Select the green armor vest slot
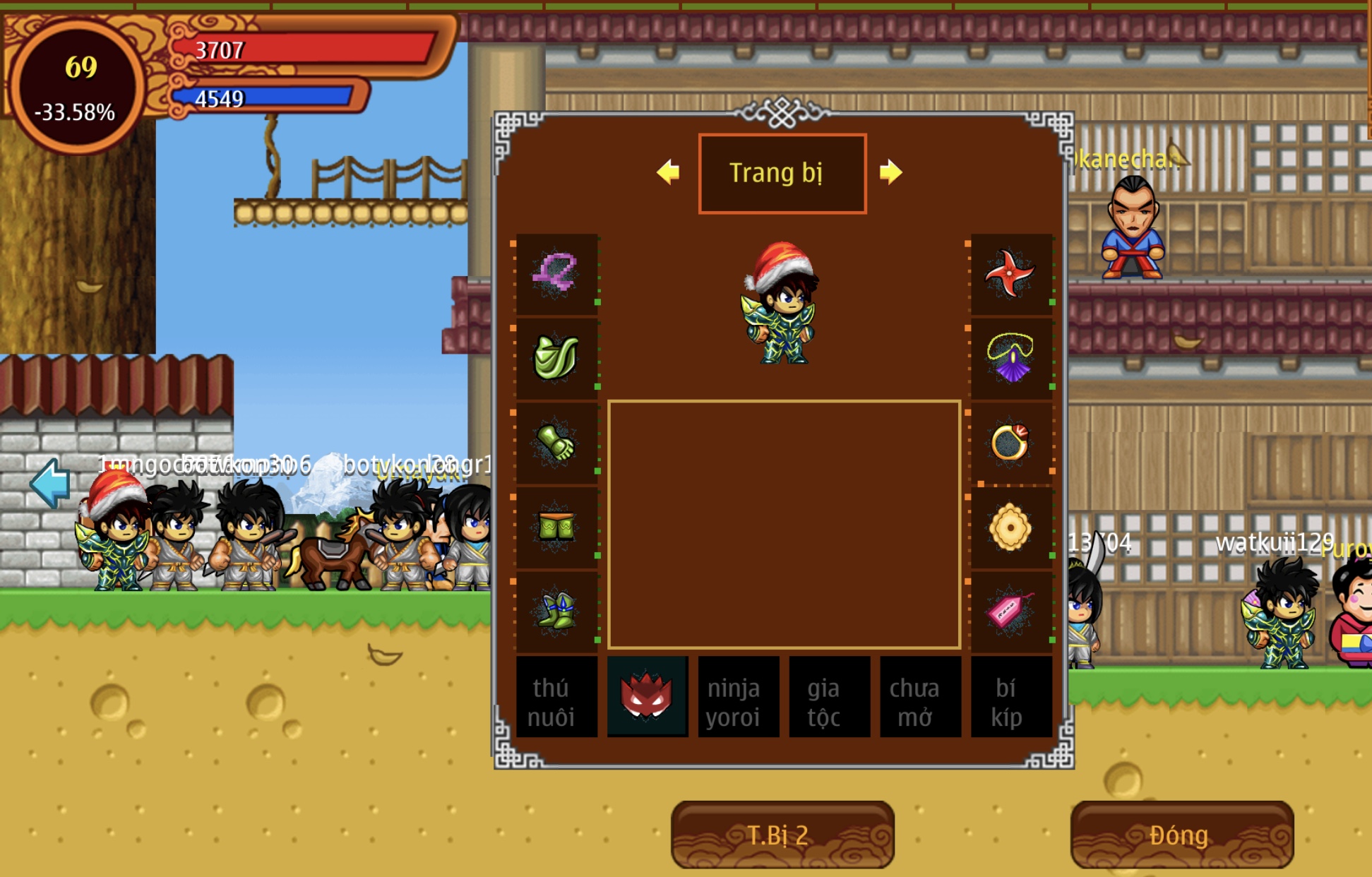This screenshot has width=1372, height=877. [556, 358]
